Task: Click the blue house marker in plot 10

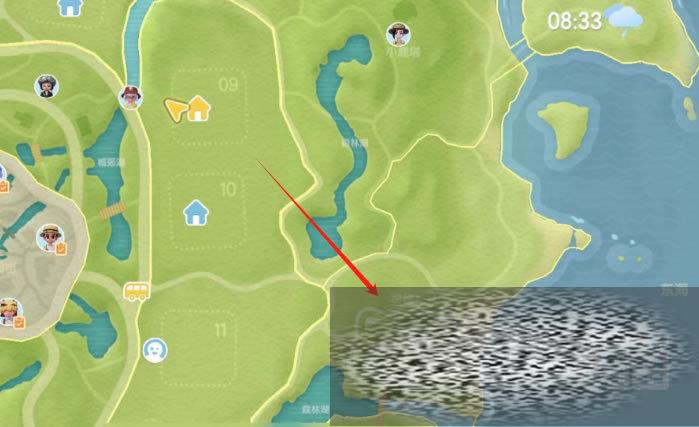Action: click(x=196, y=211)
